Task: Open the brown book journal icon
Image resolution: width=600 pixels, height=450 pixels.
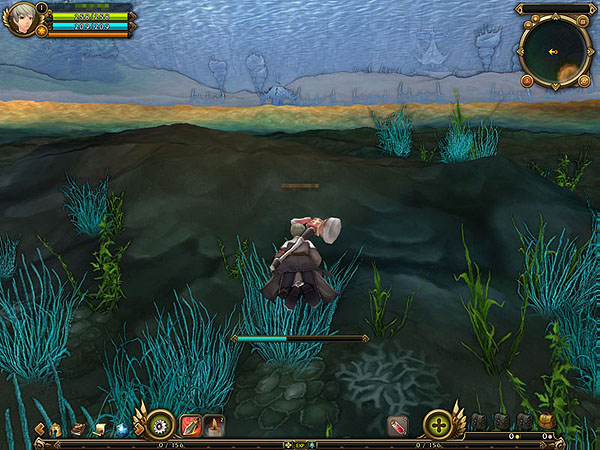Action: pos(77,429)
